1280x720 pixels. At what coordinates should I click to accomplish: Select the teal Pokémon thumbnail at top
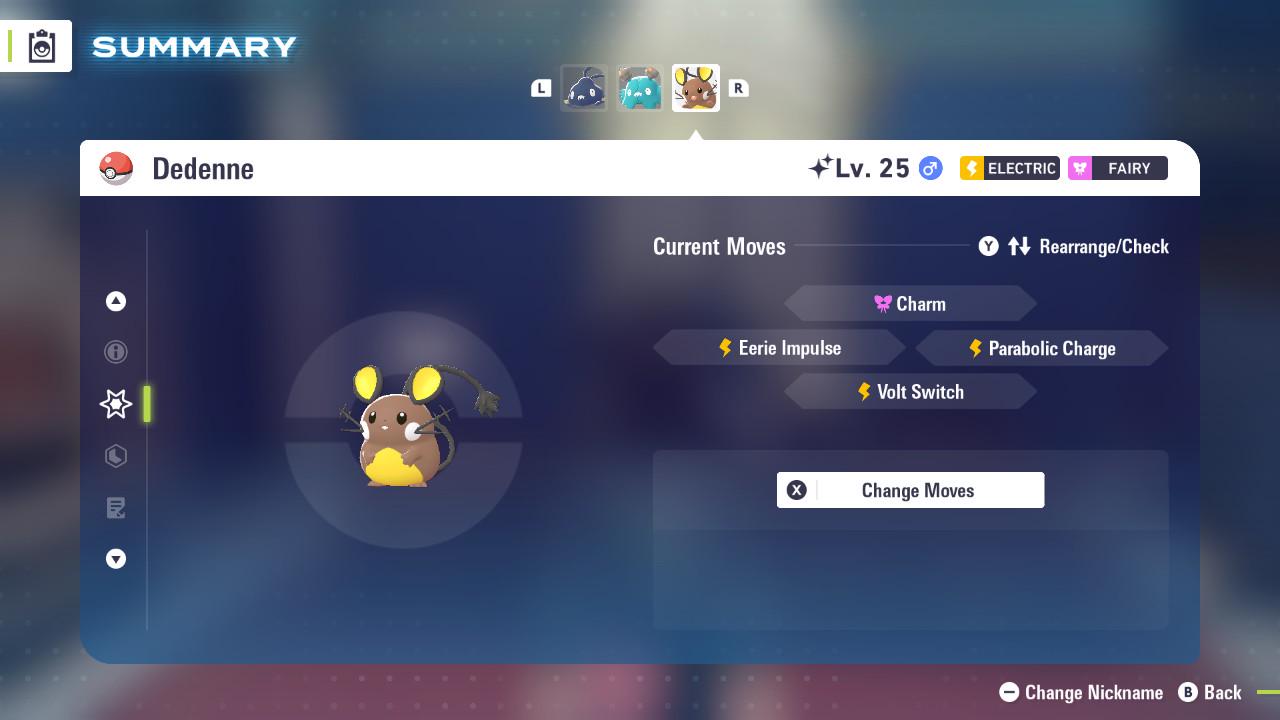tap(640, 87)
